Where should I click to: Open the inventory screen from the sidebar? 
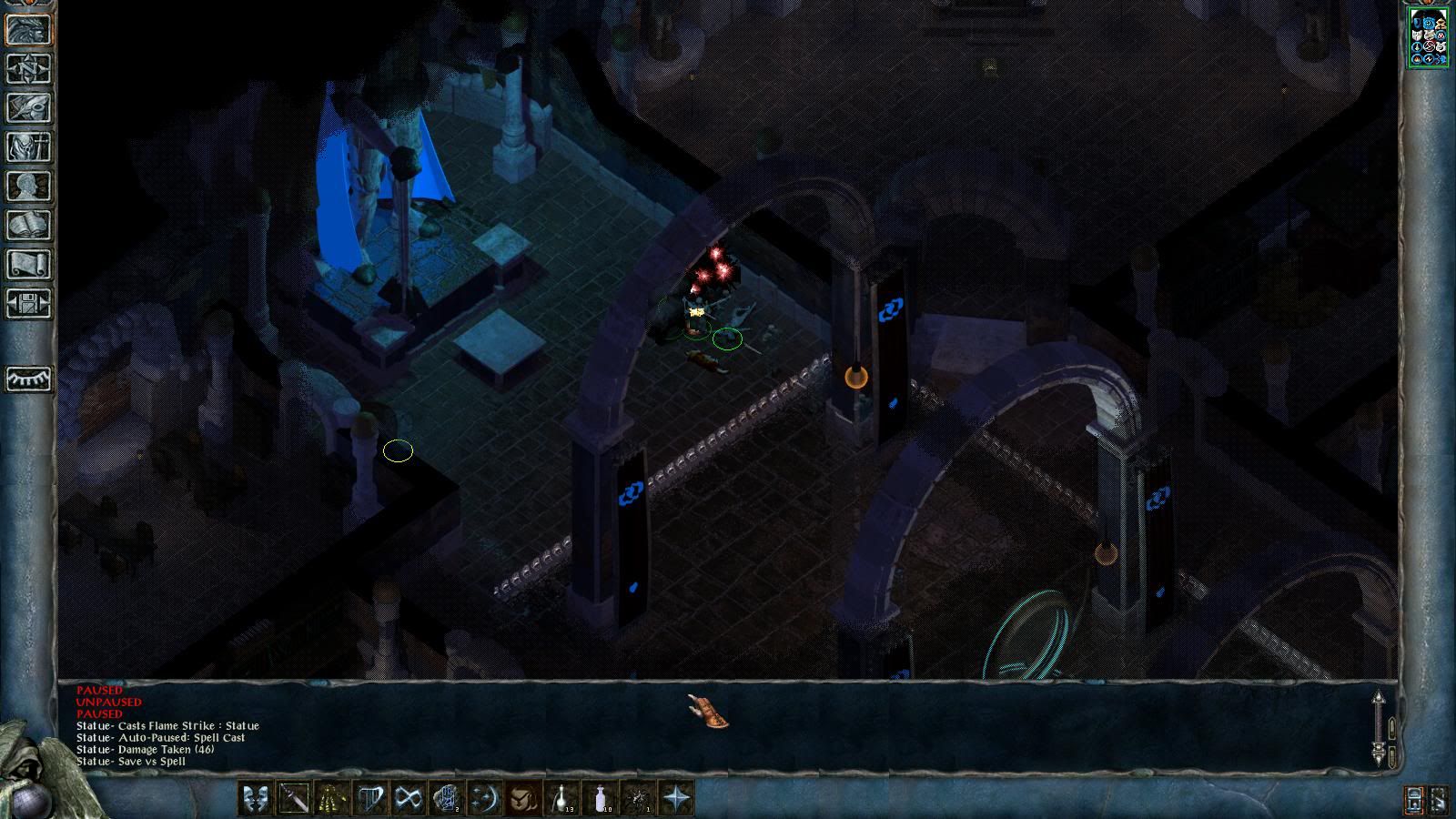point(28,147)
